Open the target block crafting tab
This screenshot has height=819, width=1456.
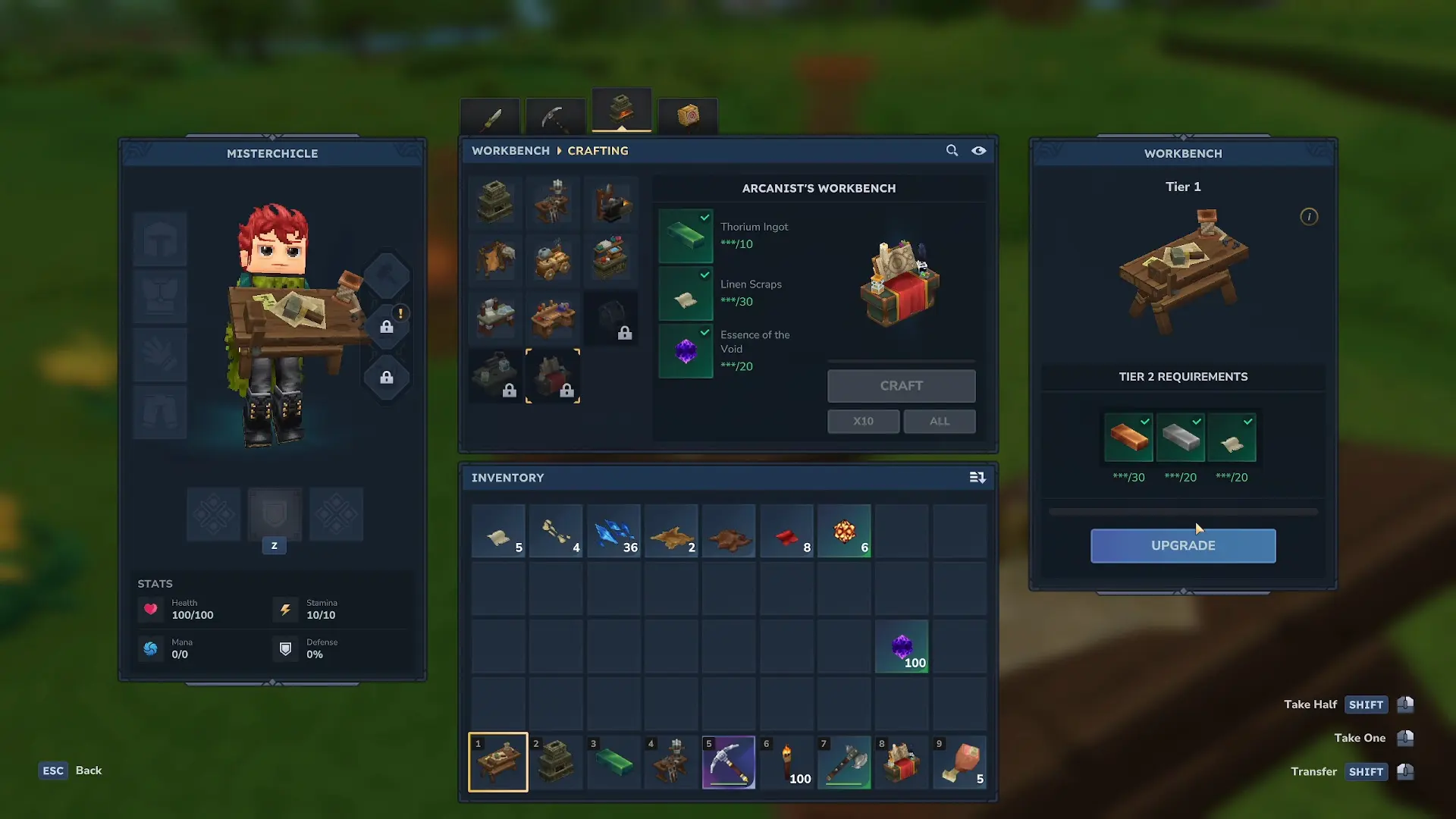687,115
